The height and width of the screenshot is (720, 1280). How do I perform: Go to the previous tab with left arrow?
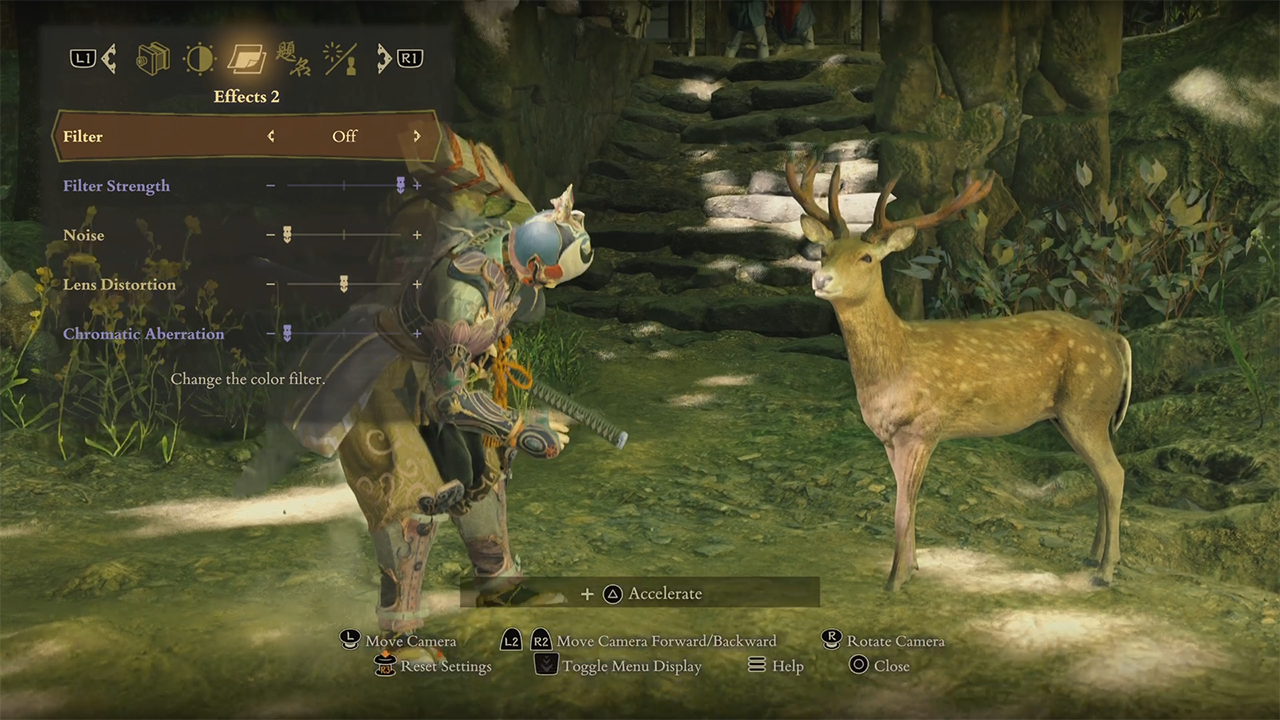point(108,59)
